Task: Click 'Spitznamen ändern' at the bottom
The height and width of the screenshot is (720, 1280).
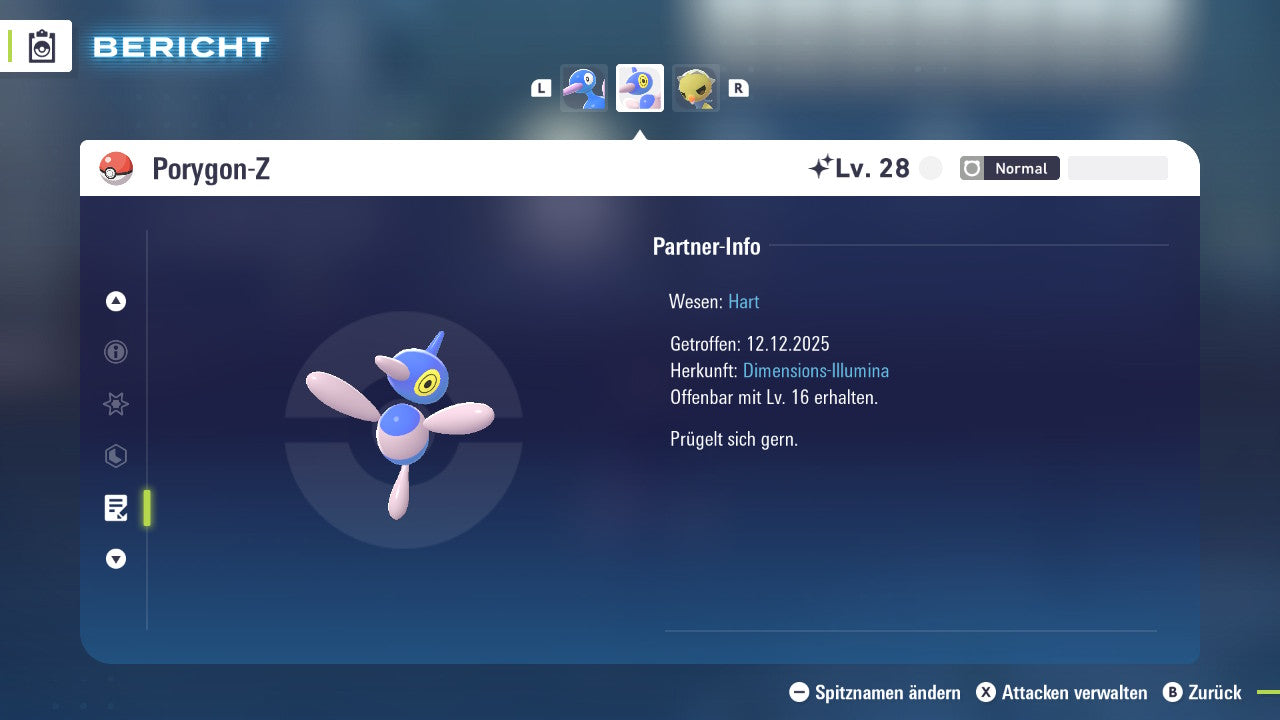Action: tap(887, 692)
